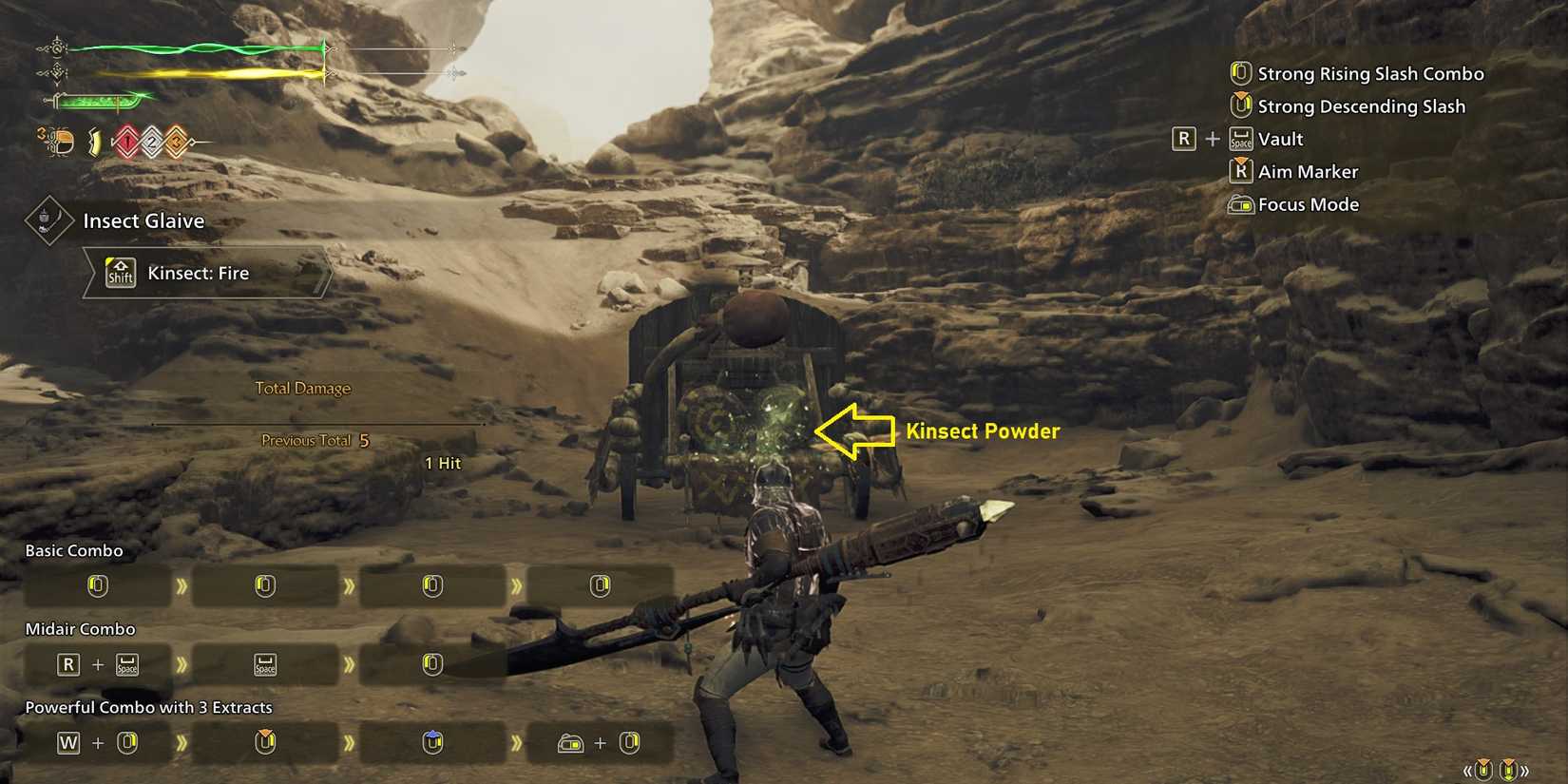Select the mouse icon for Strong Rising Slash Combo
The height and width of the screenshot is (784, 1568).
(x=1239, y=73)
